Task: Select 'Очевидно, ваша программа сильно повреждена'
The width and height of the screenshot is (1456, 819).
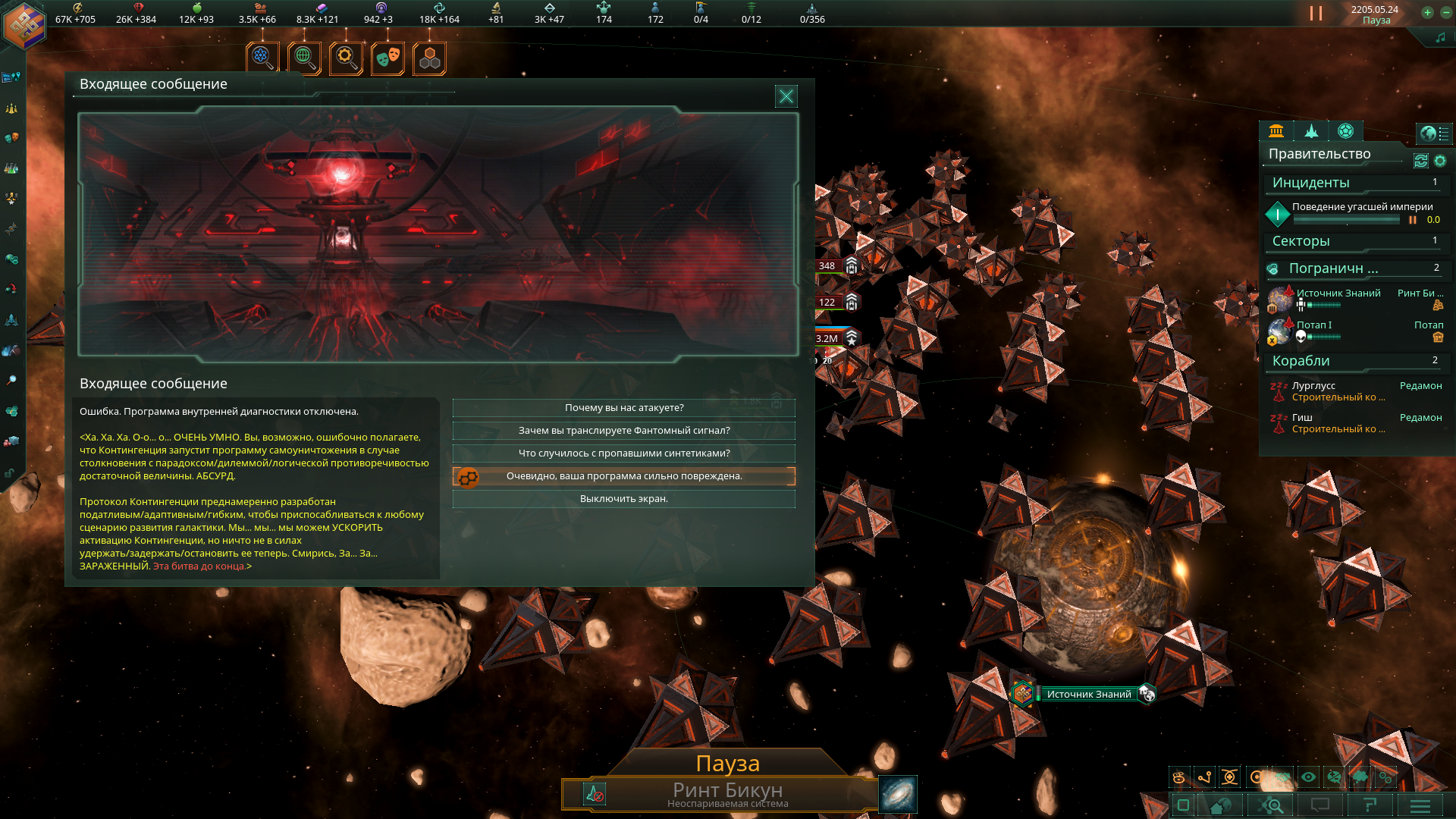Action: point(623,476)
